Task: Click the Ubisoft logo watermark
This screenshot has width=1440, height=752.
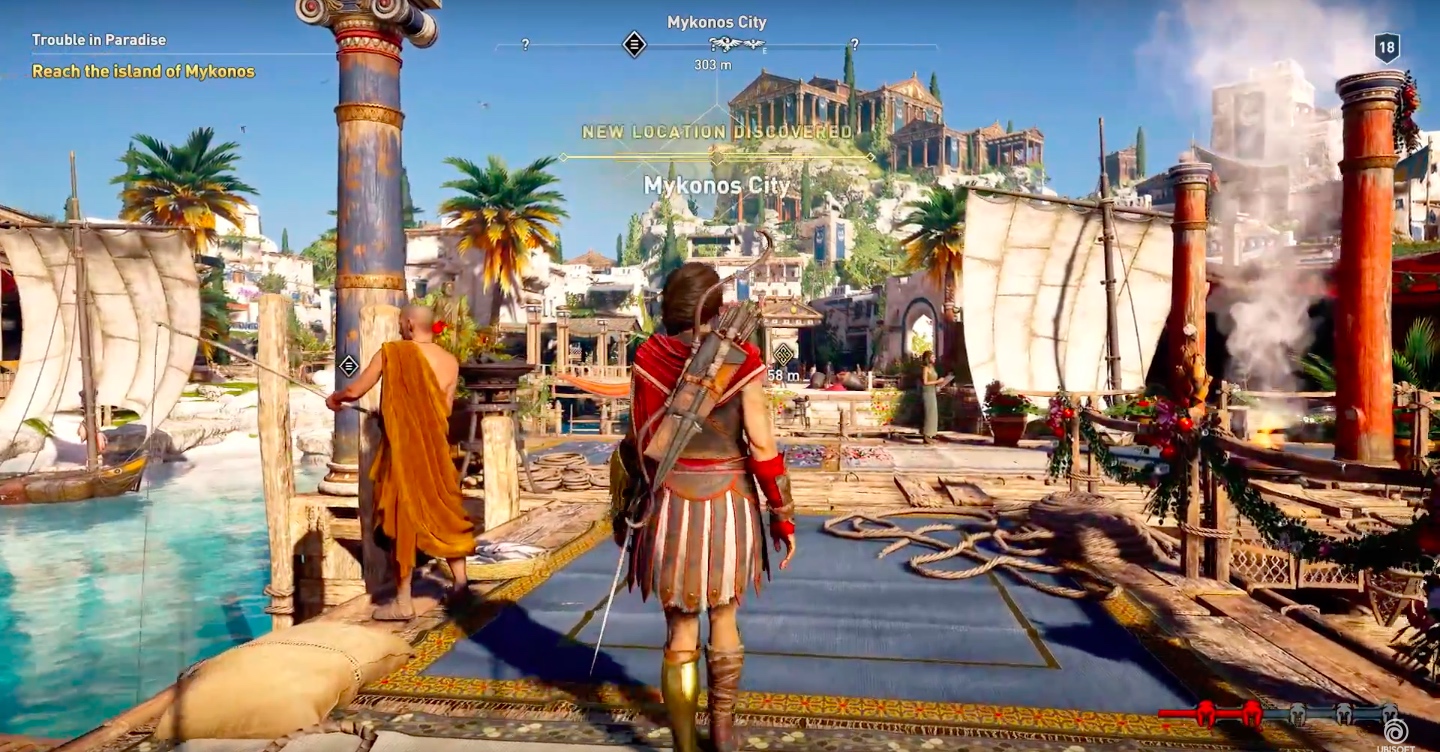Action: [1395, 733]
